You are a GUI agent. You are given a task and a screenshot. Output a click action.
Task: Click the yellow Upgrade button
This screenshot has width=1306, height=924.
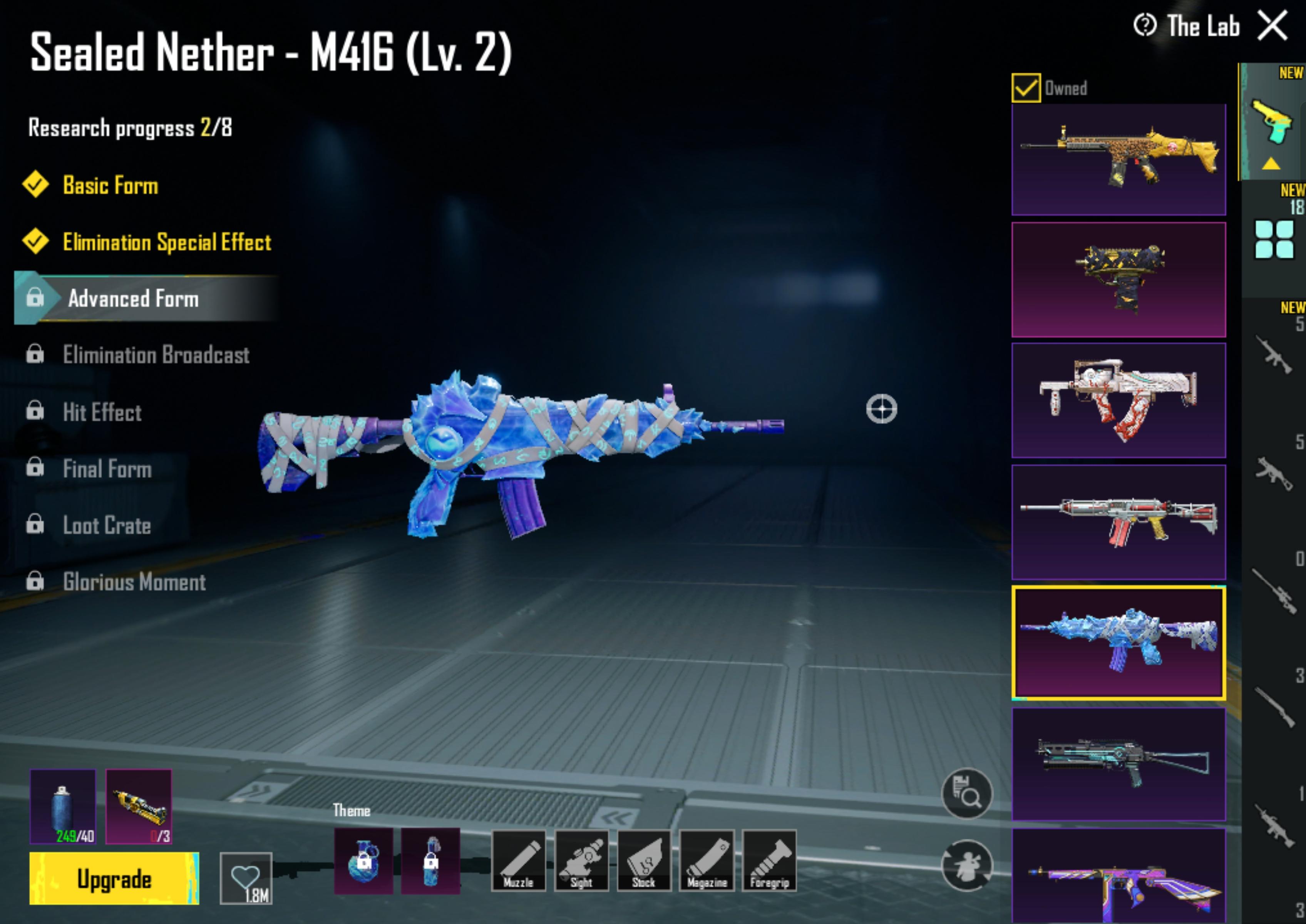click(114, 879)
